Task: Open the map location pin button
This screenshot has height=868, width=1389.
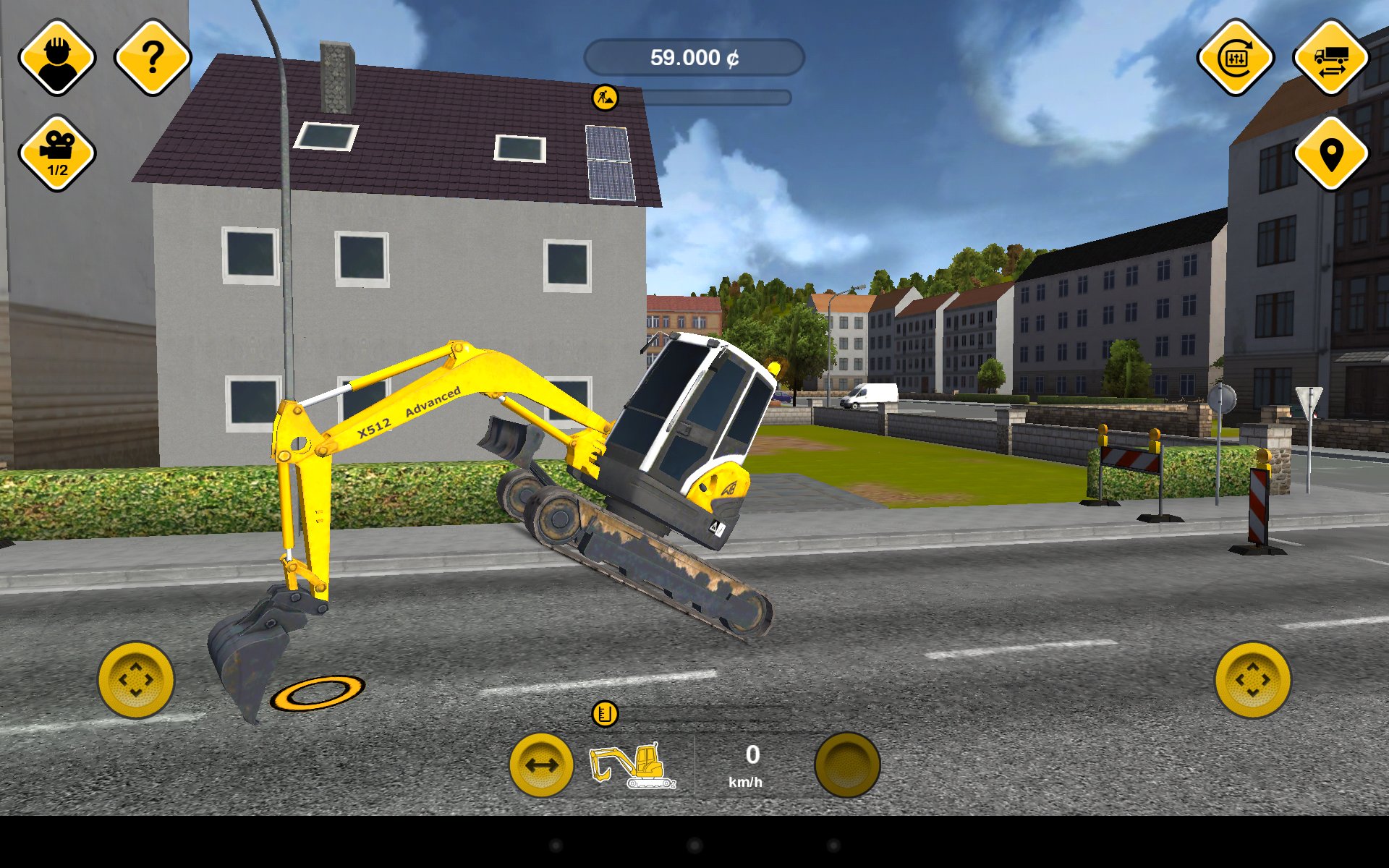Action: click(x=1331, y=153)
